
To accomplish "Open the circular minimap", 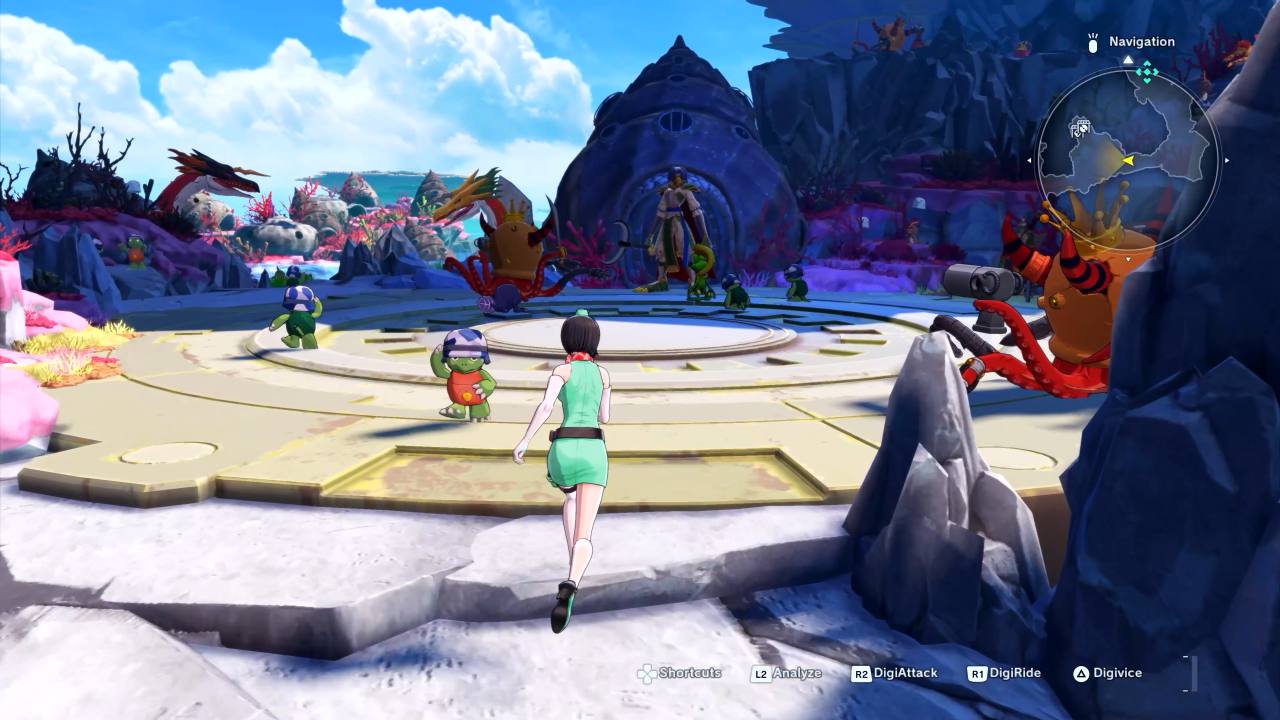I will pyautogui.click(x=1127, y=160).
